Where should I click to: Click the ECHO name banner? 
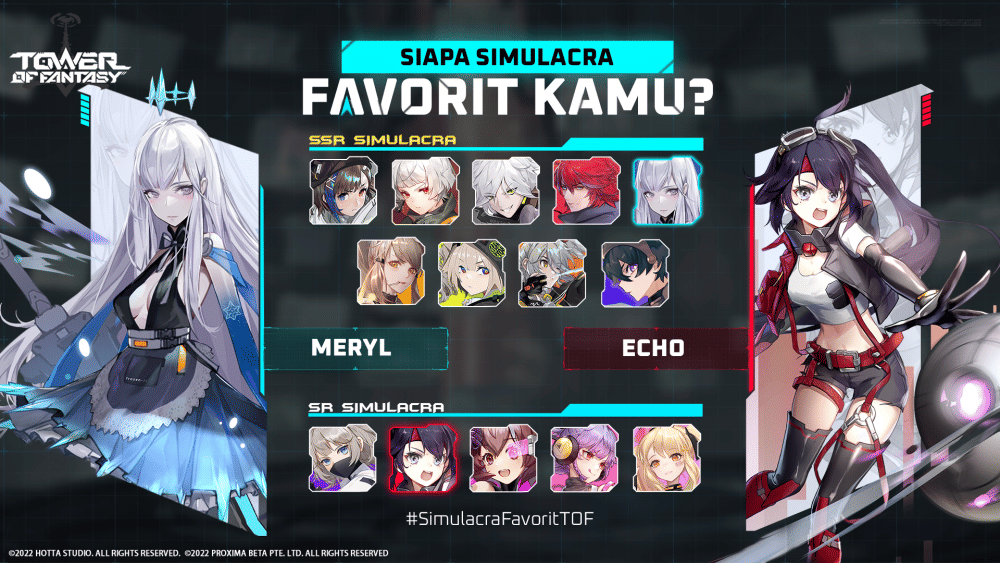coord(656,349)
